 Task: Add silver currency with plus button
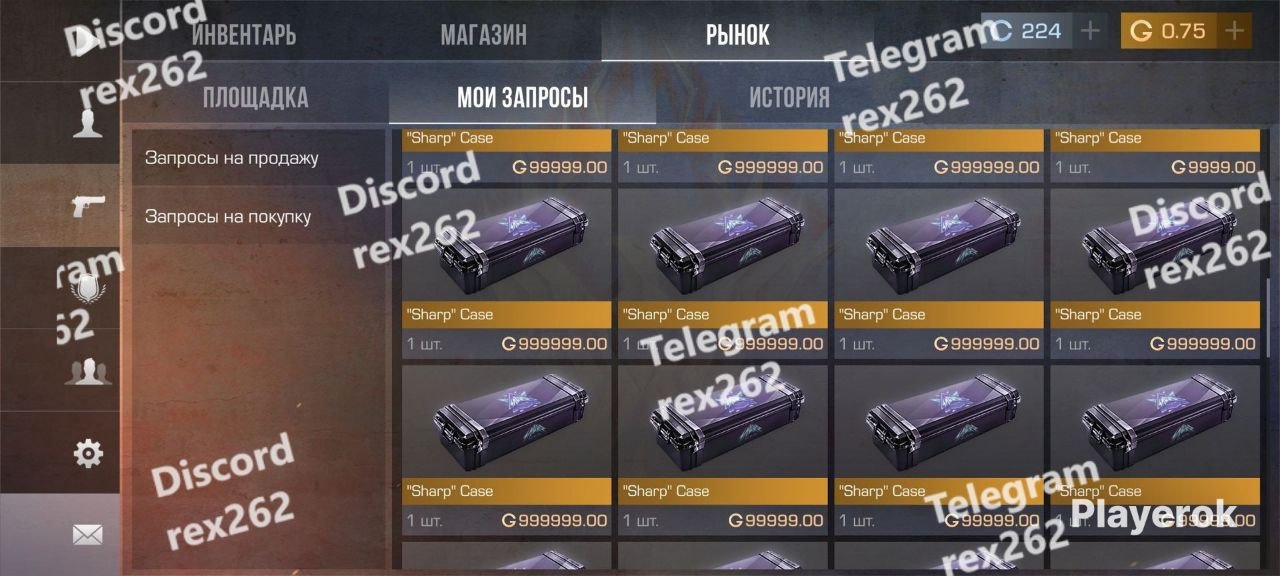click(x=1090, y=31)
